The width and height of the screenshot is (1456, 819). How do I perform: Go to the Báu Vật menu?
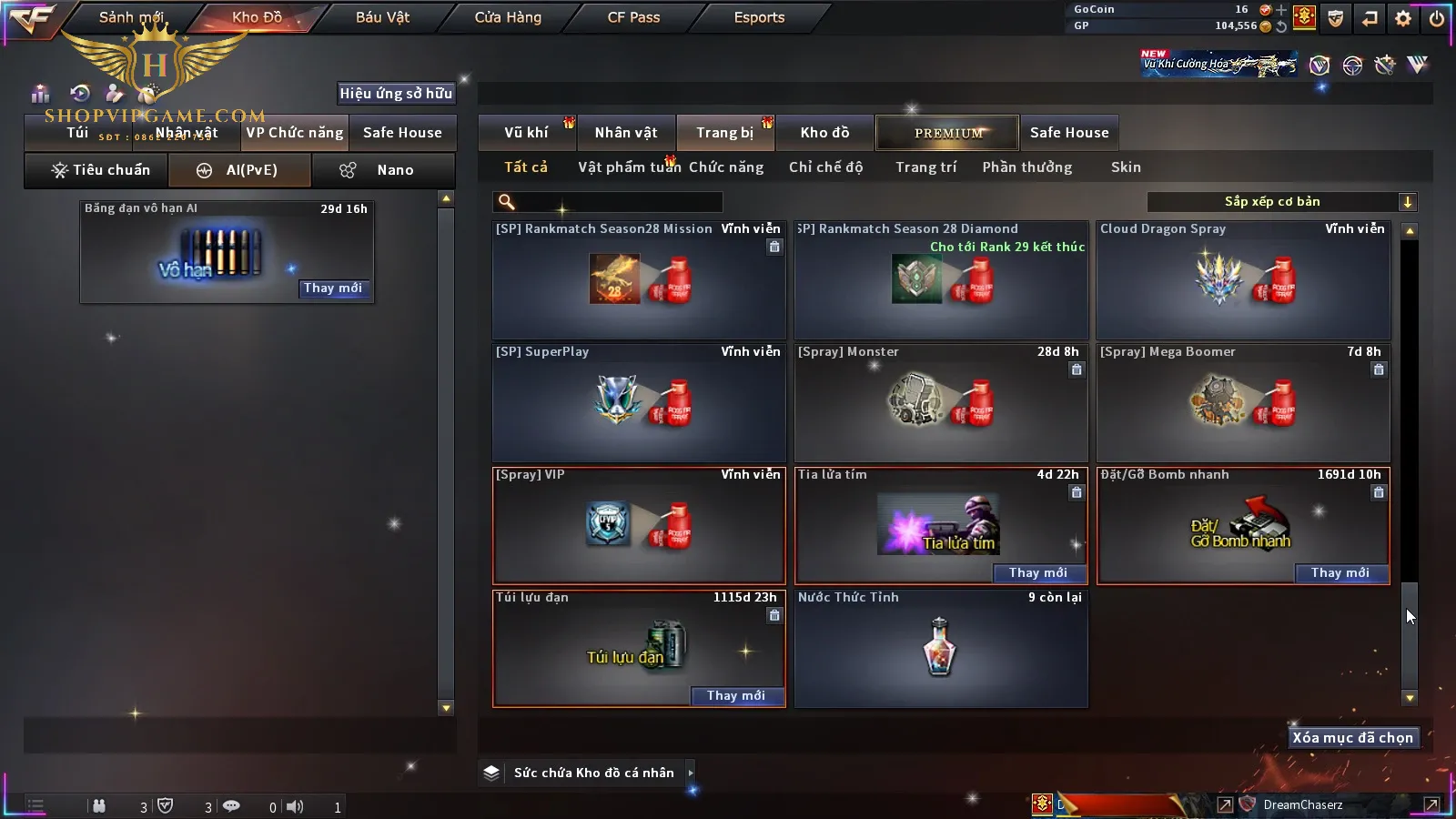click(382, 17)
